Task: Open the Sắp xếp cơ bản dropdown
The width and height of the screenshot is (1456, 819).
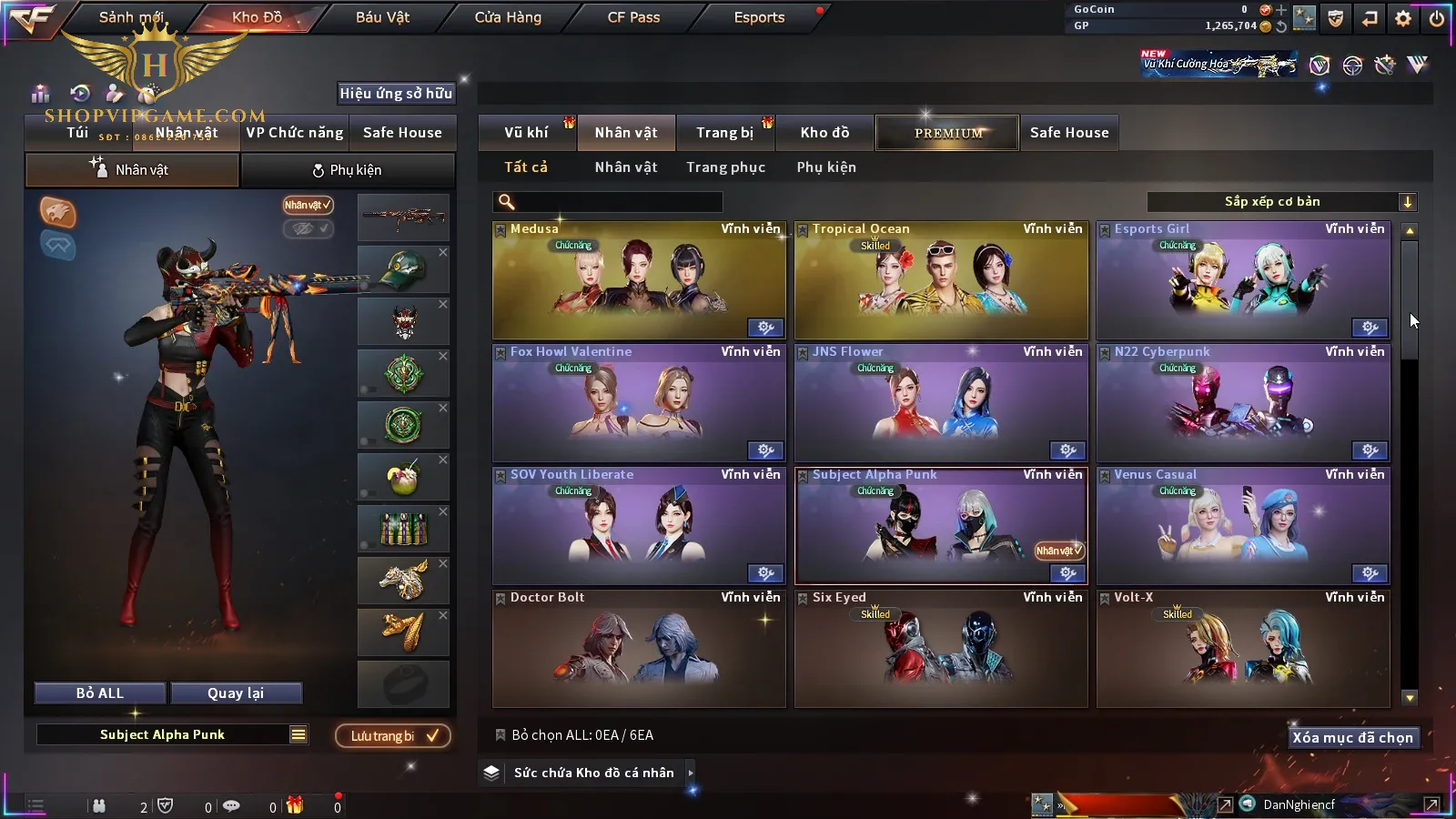Action: 1281,202
